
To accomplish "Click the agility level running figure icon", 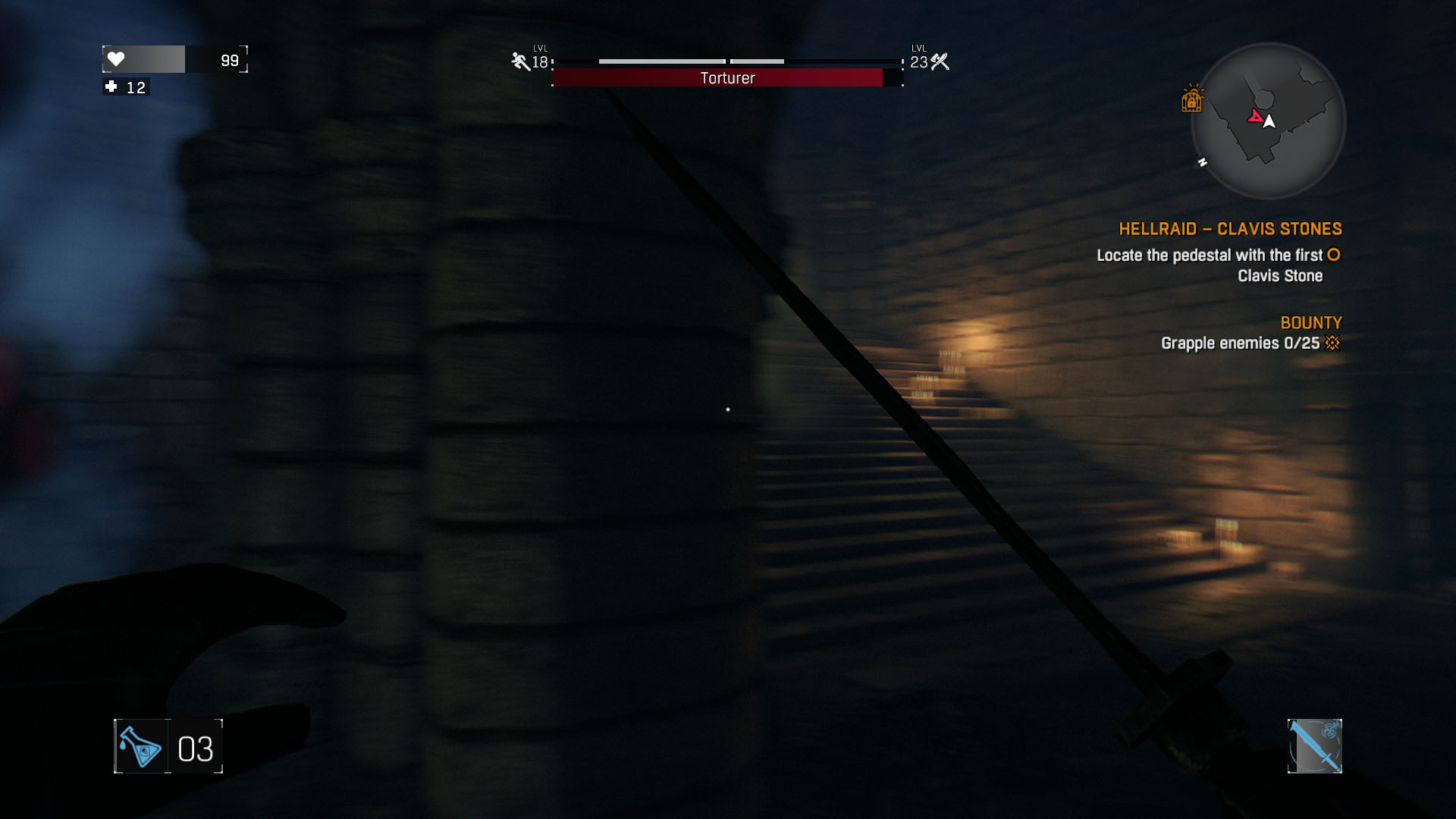I will (x=520, y=61).
